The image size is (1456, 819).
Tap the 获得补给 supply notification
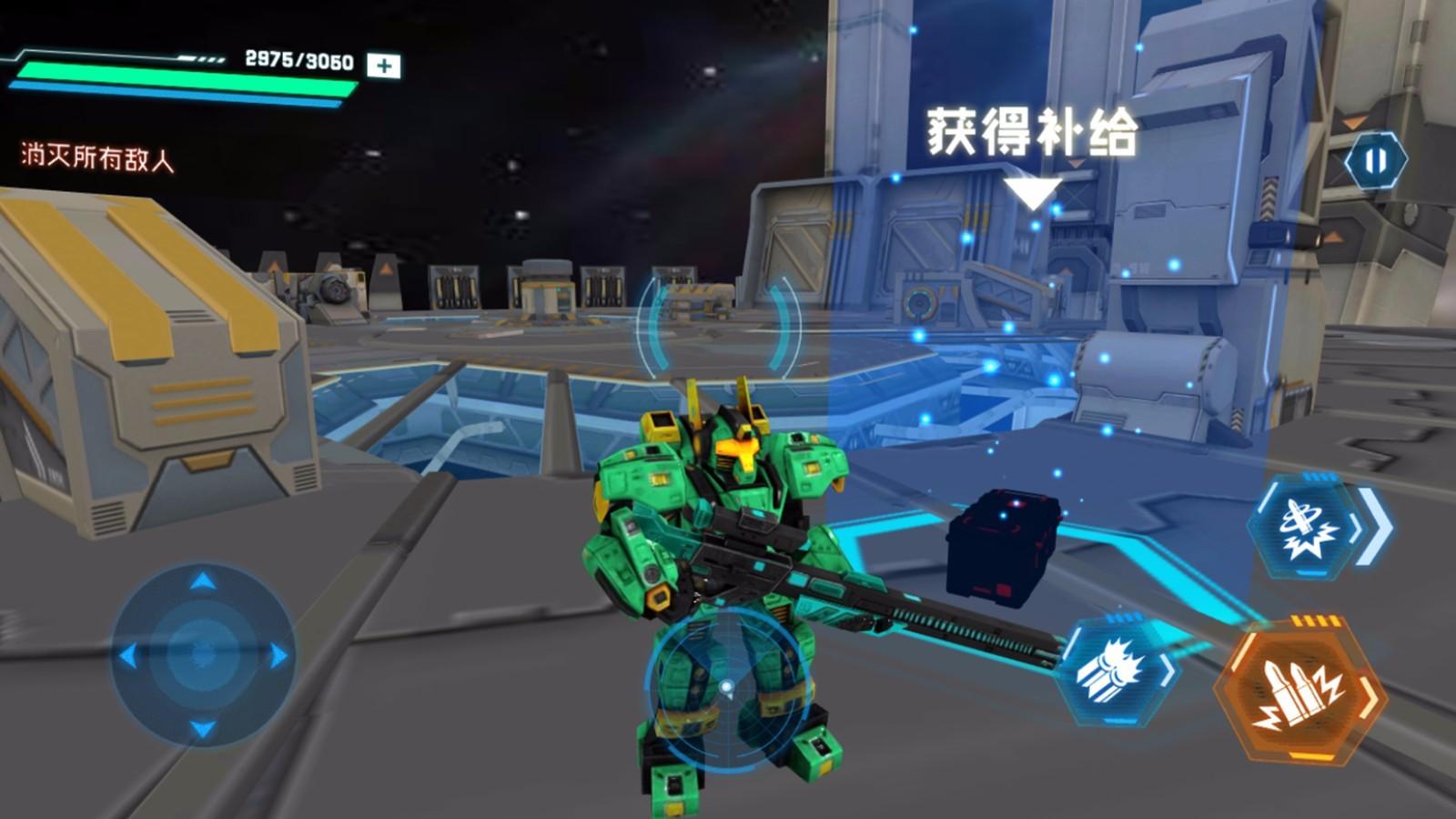[1033, 132]
